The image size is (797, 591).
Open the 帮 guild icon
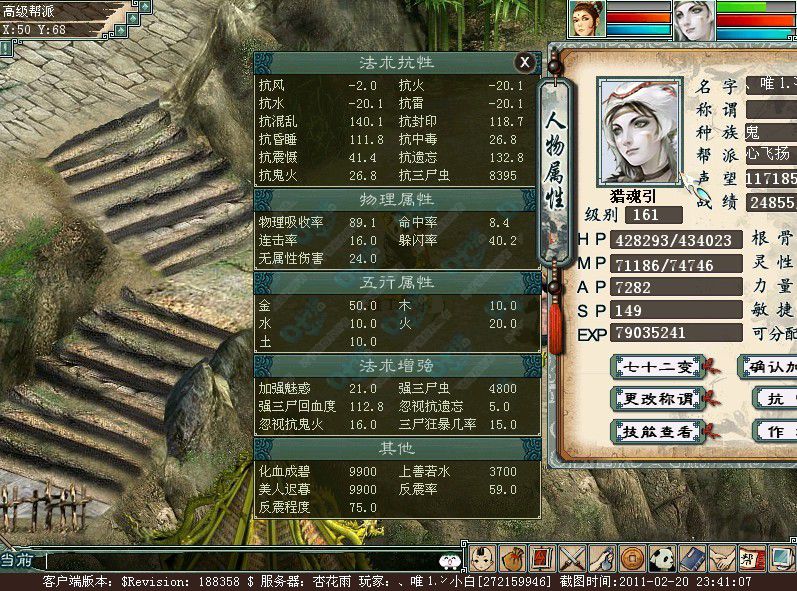749,558
